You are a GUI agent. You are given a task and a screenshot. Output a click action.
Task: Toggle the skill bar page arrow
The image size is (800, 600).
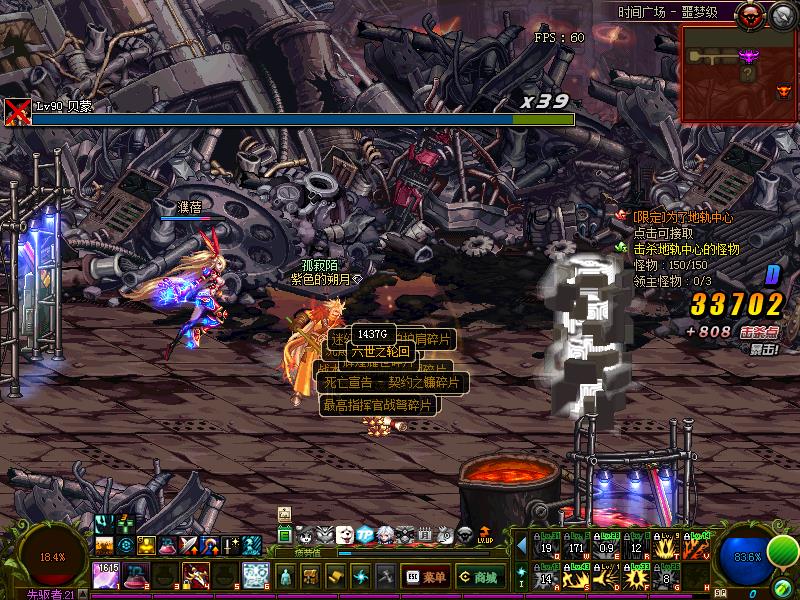point(521,545)
